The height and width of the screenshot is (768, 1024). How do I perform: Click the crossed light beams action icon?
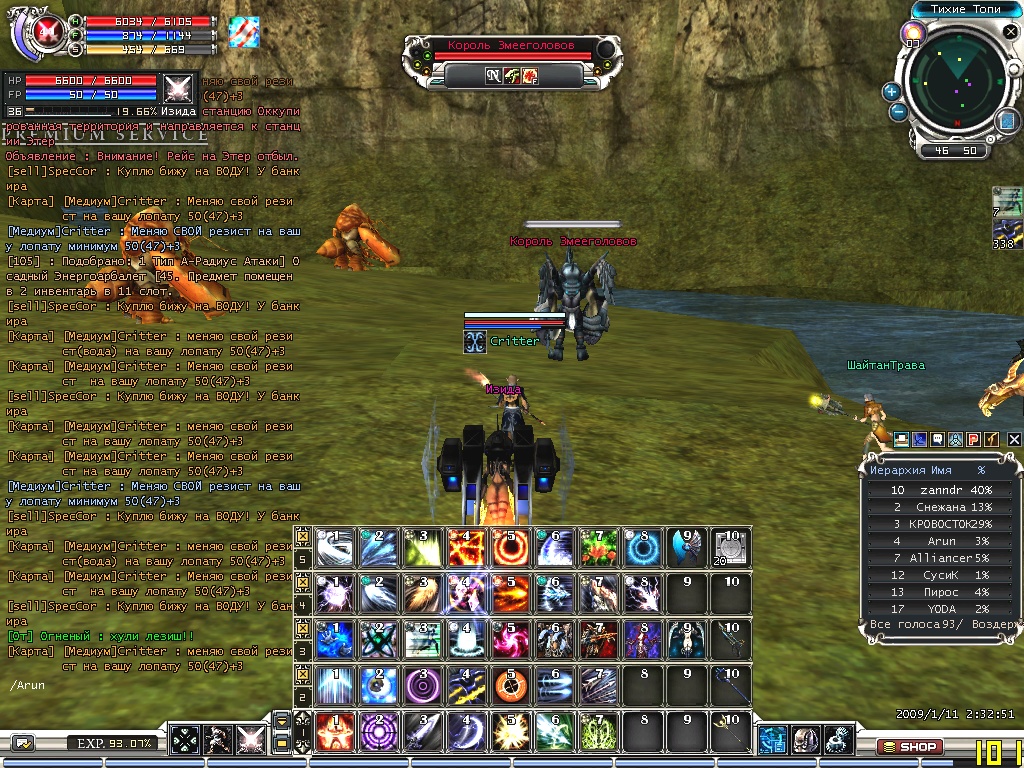coord(250,741)
